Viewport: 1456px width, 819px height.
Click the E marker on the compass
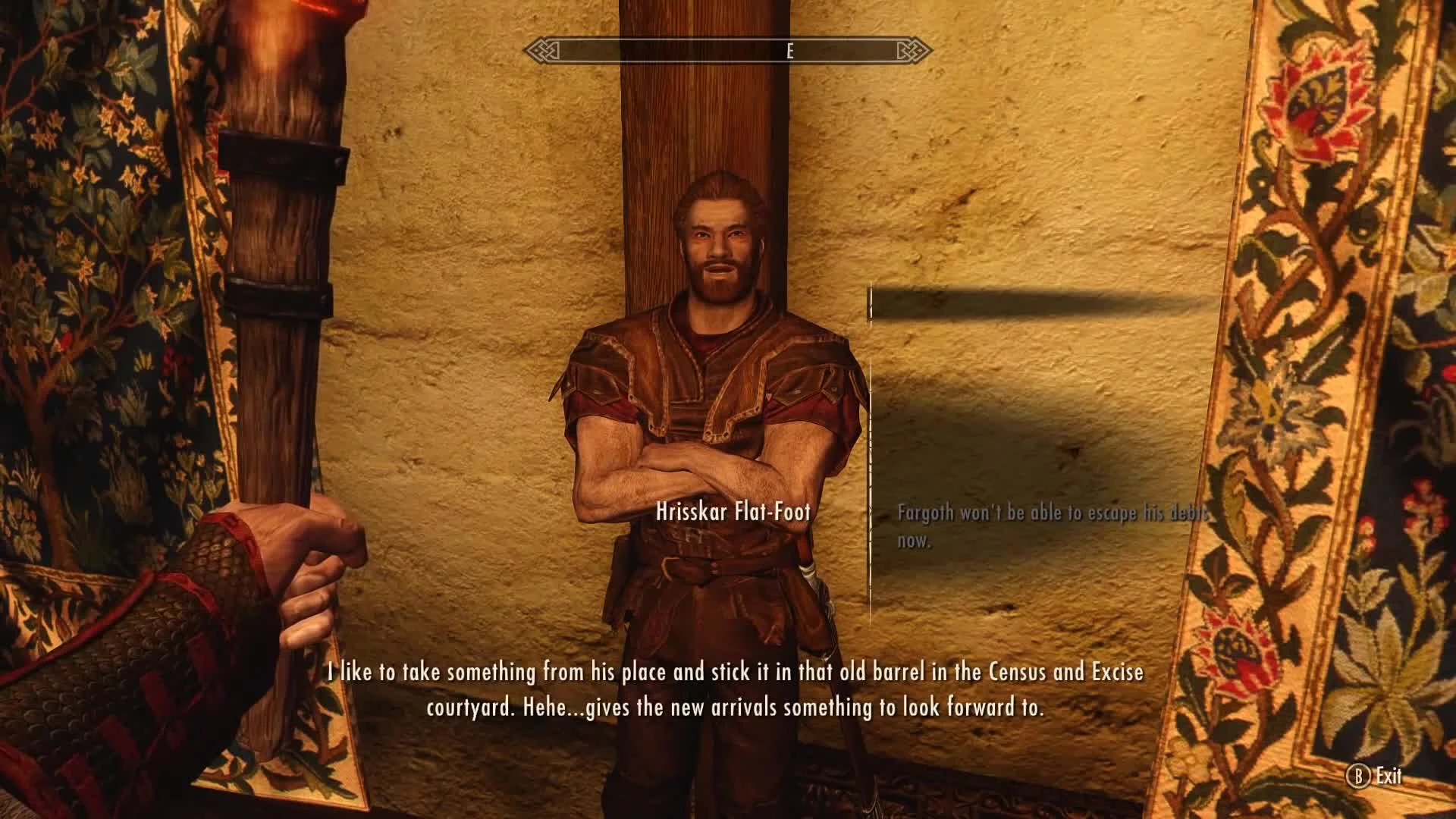[x=789, y=52]
